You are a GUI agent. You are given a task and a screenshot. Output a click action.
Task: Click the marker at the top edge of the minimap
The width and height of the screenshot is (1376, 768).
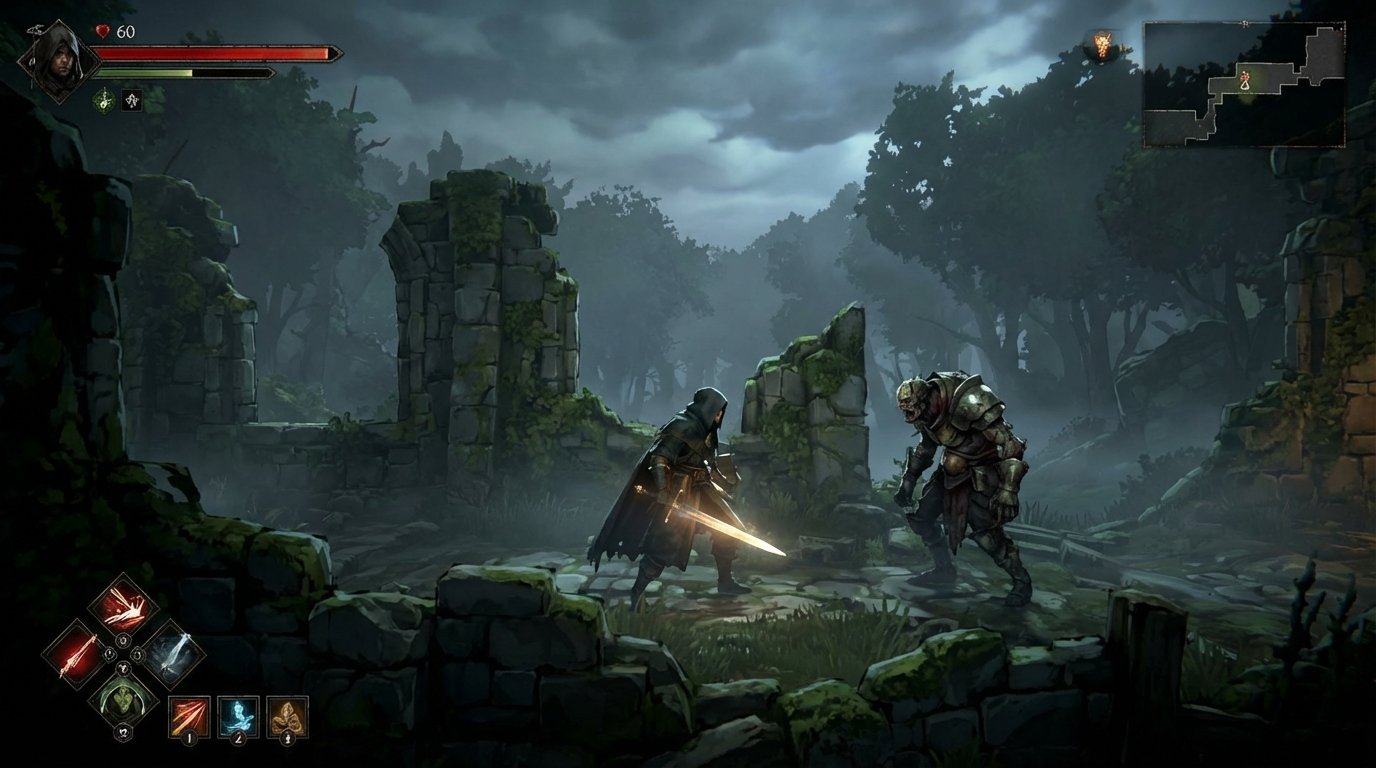[x=1245, y=23]
